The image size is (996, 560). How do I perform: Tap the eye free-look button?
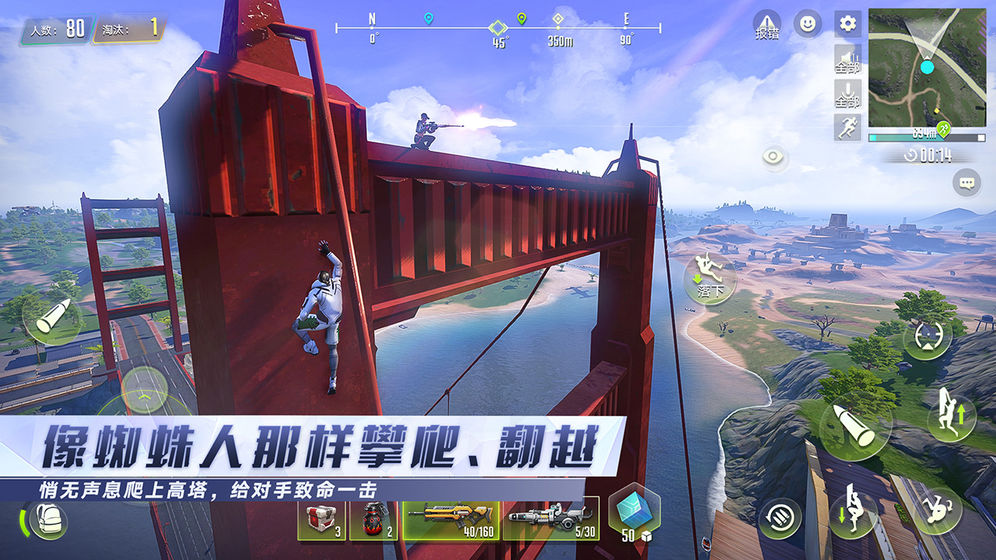pos(774,156)
